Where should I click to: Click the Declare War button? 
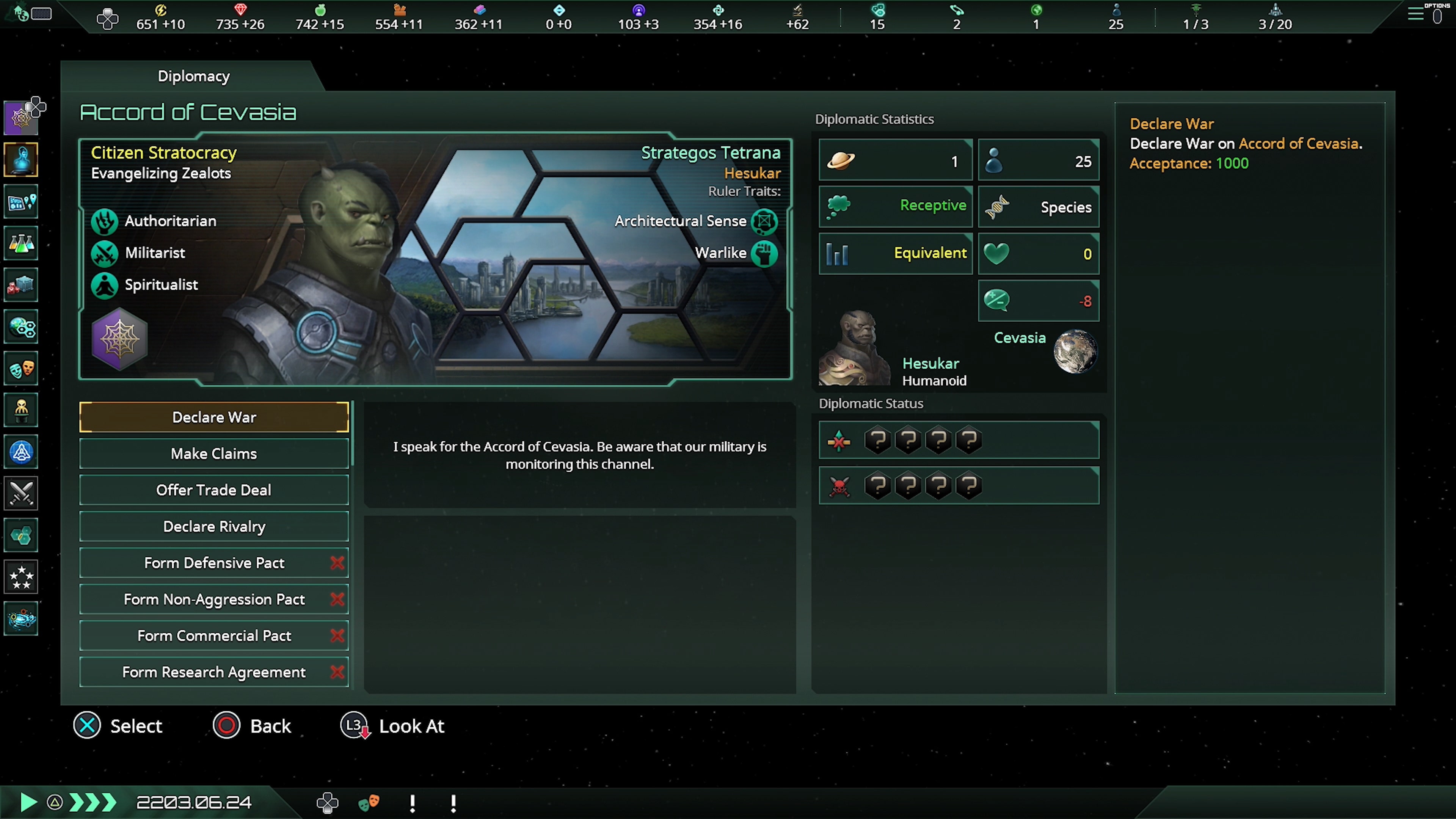point(213,417)
